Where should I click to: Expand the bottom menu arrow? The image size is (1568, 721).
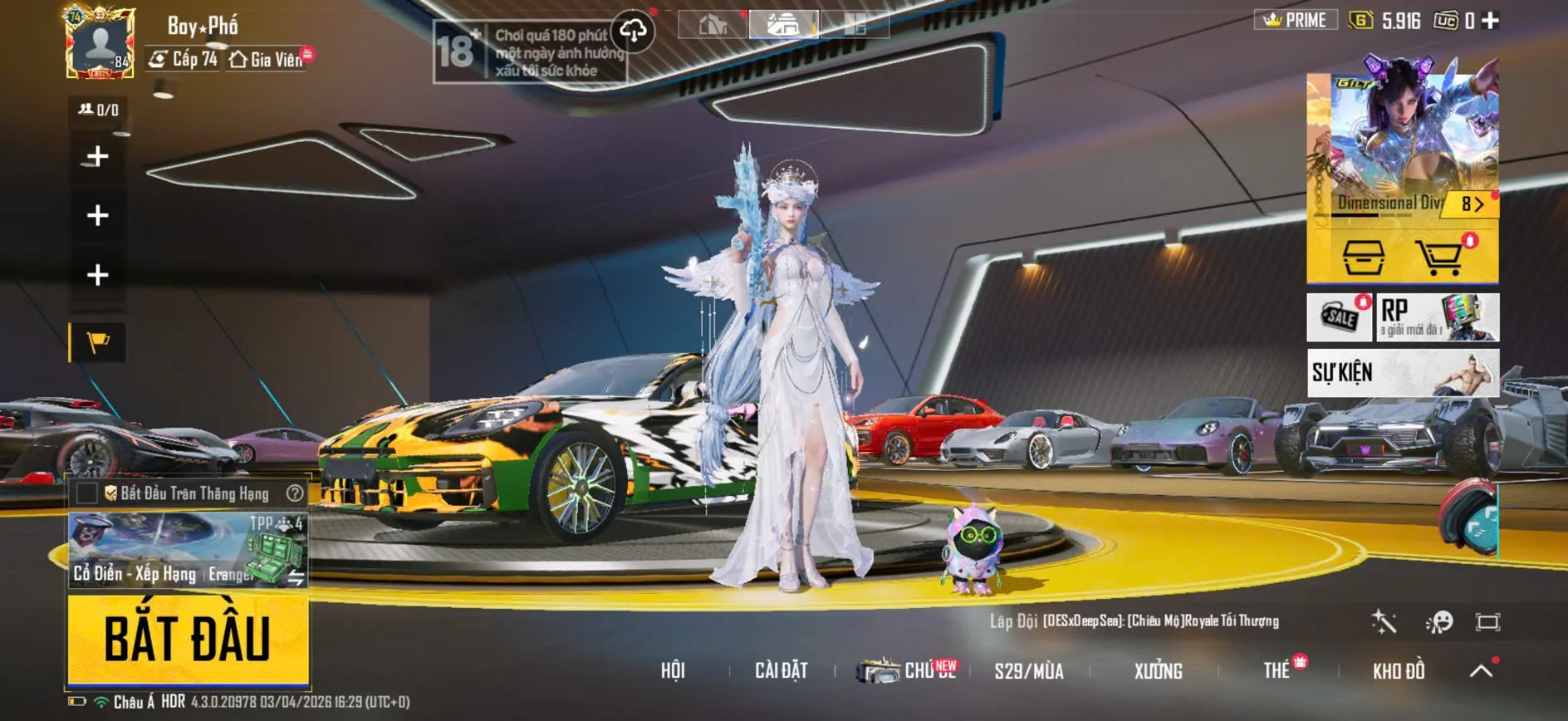tap(1481, 670)
